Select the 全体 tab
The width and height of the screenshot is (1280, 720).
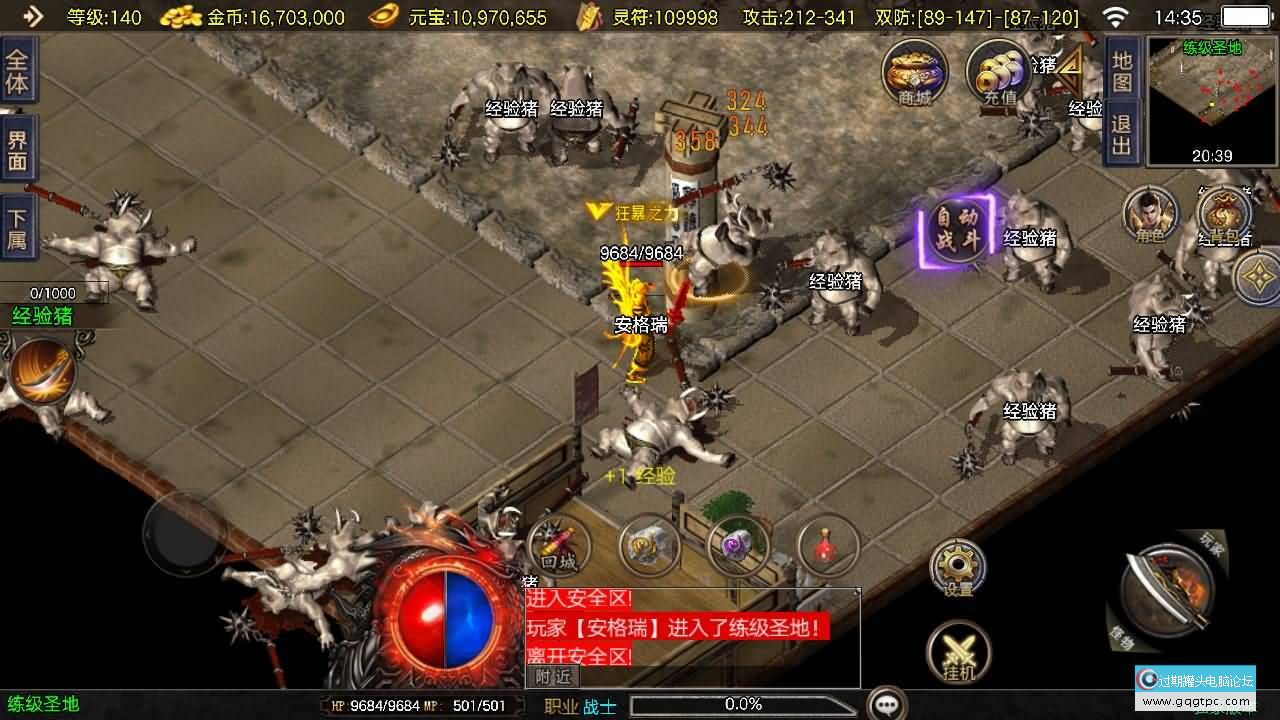pyautogui.click(x=18, y=70)
